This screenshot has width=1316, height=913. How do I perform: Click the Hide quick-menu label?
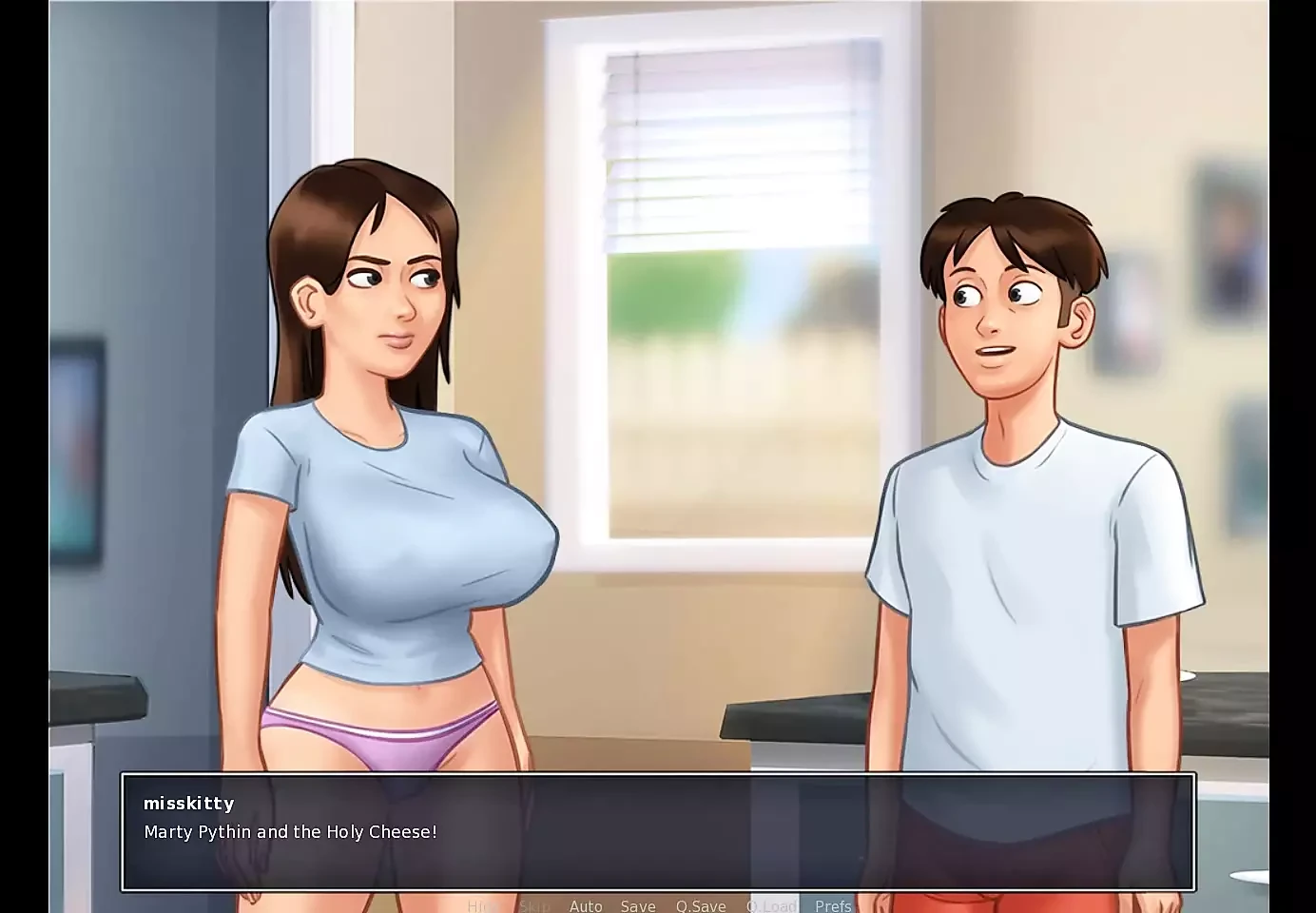tap(483, 905)
